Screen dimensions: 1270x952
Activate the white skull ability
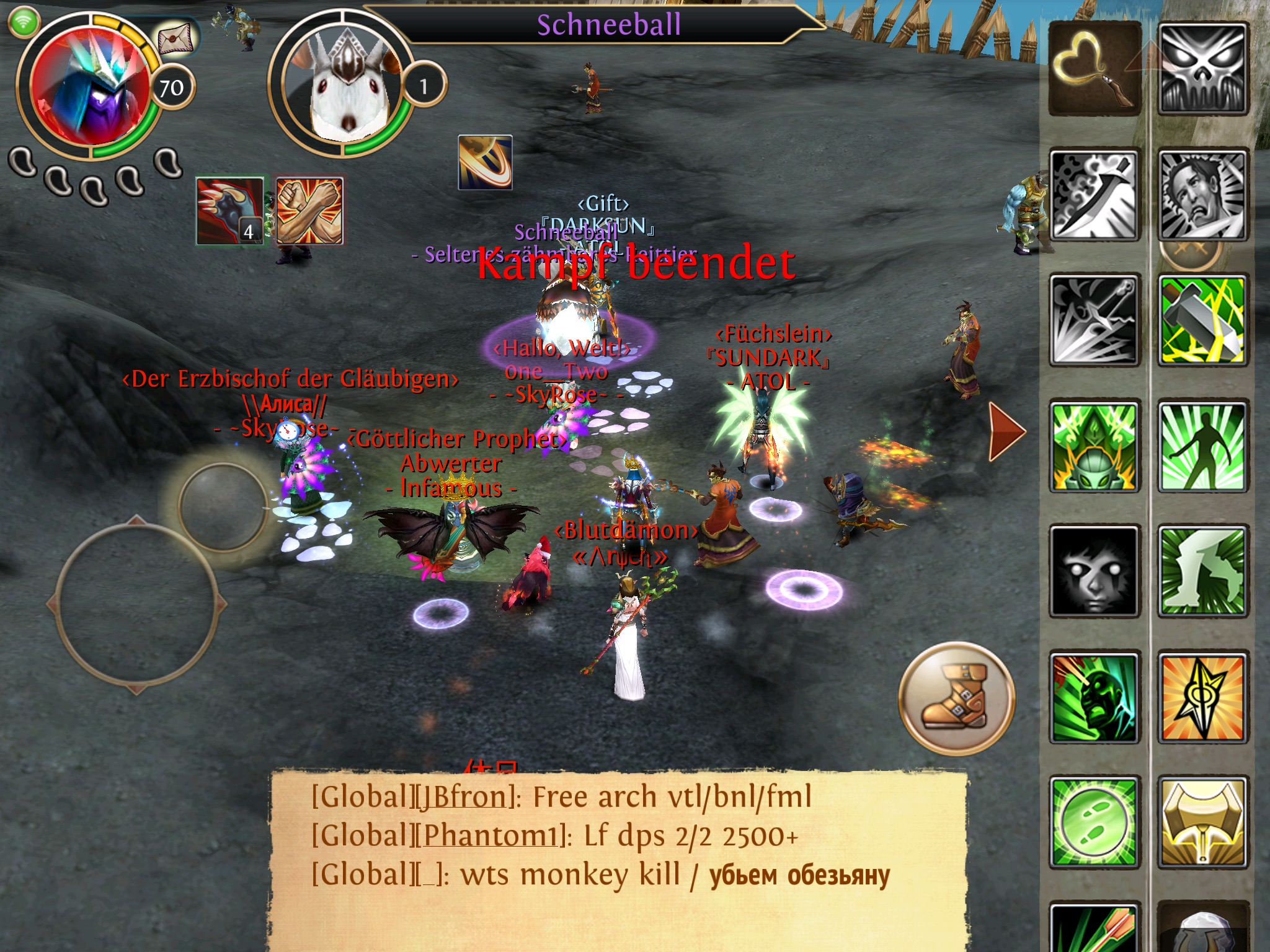pyautogui.click(x=1202, y=69)
